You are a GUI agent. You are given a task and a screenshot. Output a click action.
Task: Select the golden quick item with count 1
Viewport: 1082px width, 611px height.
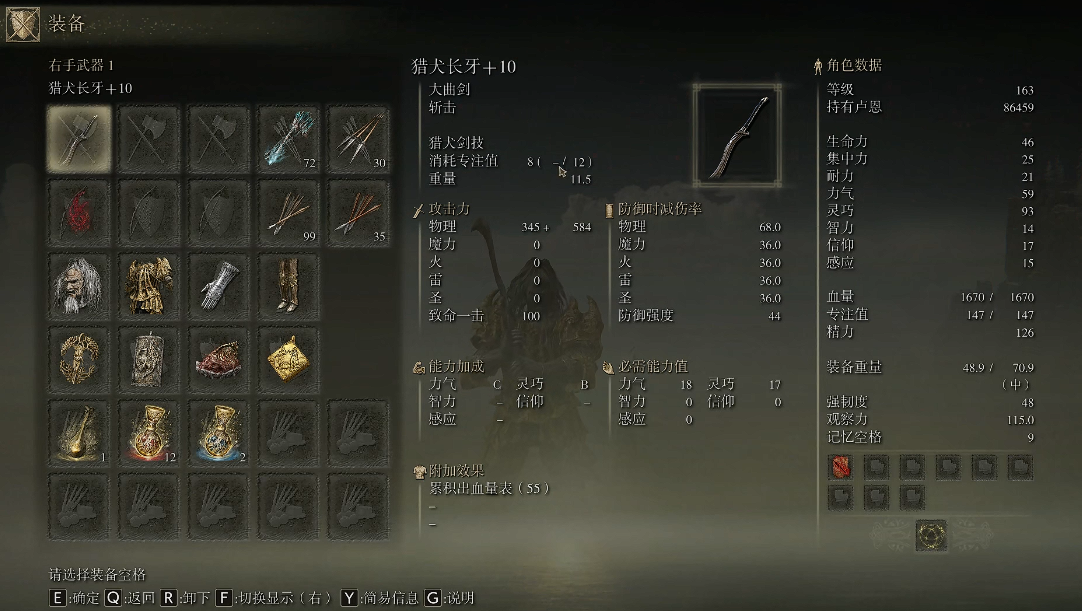point(79,434)
